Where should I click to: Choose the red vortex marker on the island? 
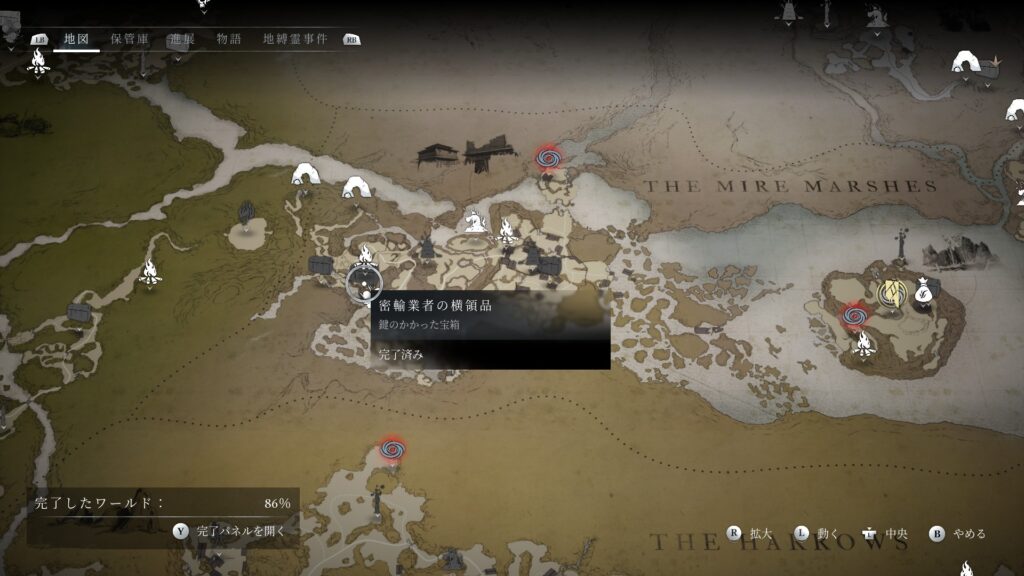[x=853, y=315]
